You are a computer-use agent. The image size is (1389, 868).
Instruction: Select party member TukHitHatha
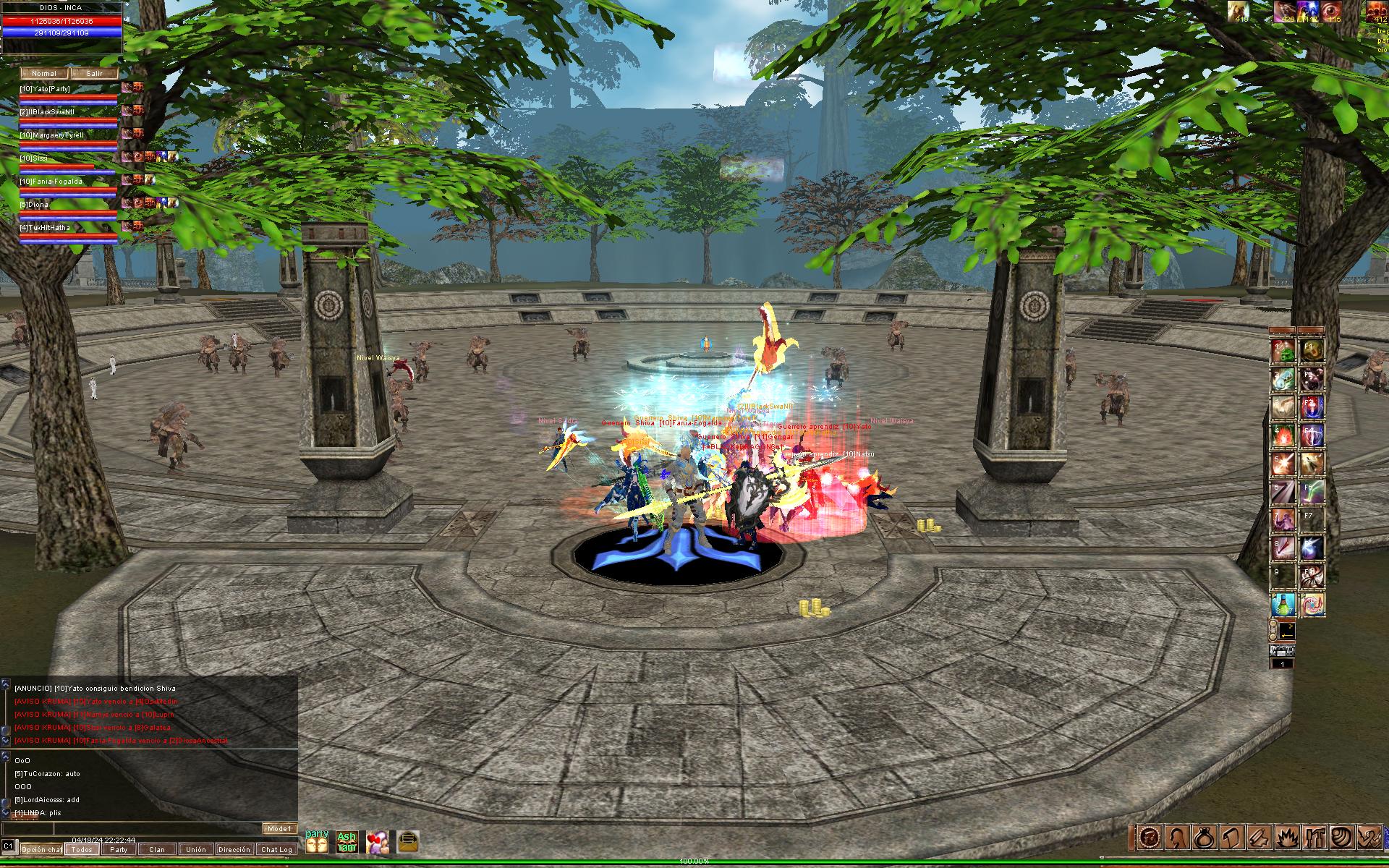pos(45,228)
